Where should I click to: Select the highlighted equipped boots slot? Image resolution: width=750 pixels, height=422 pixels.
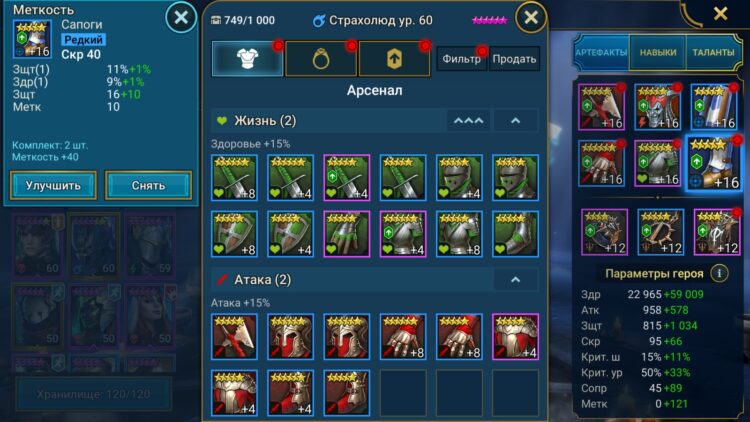713,163
